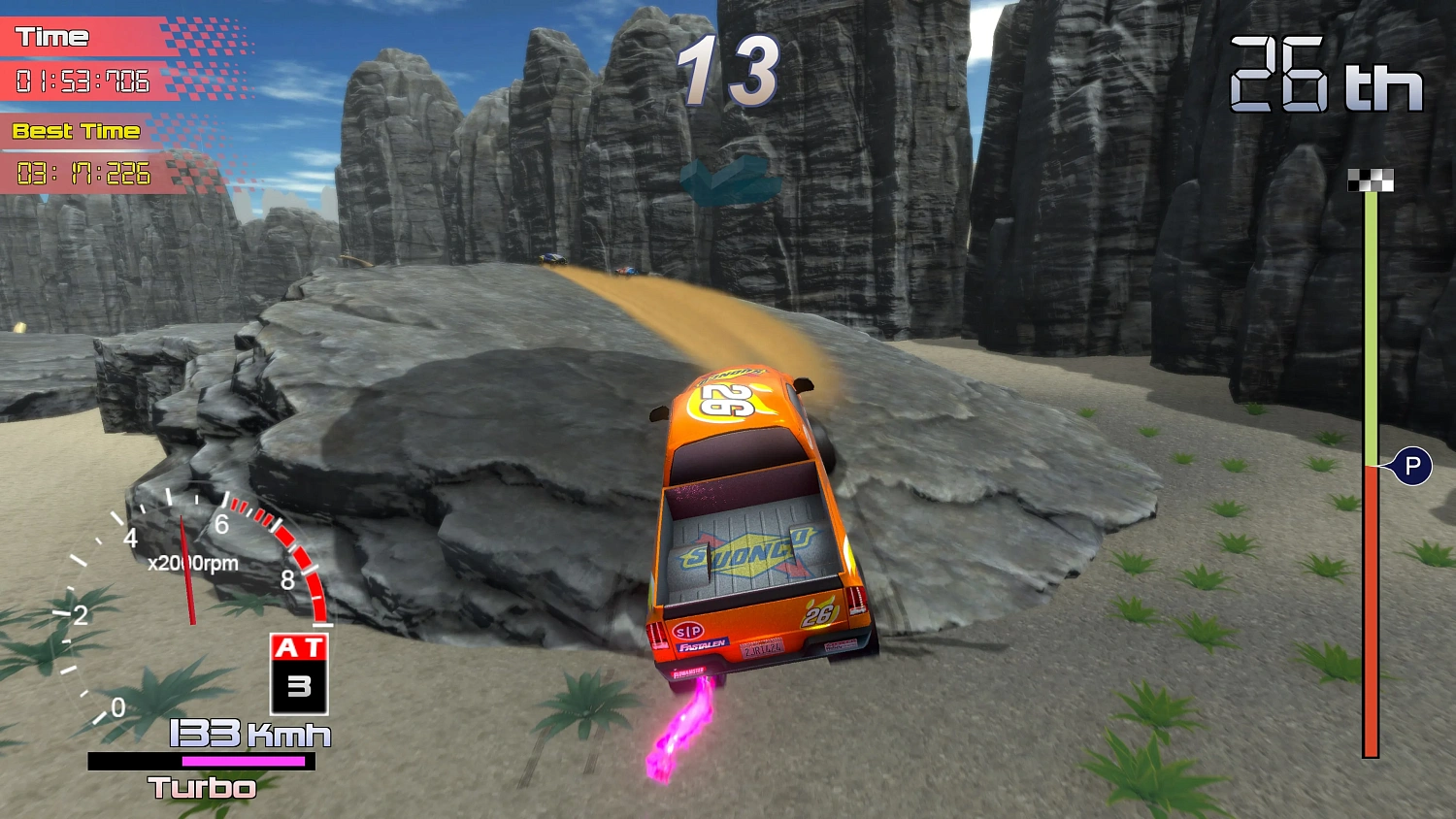Switch to the Best Time section
1456x819 pixels.
(x=75, y=131)
